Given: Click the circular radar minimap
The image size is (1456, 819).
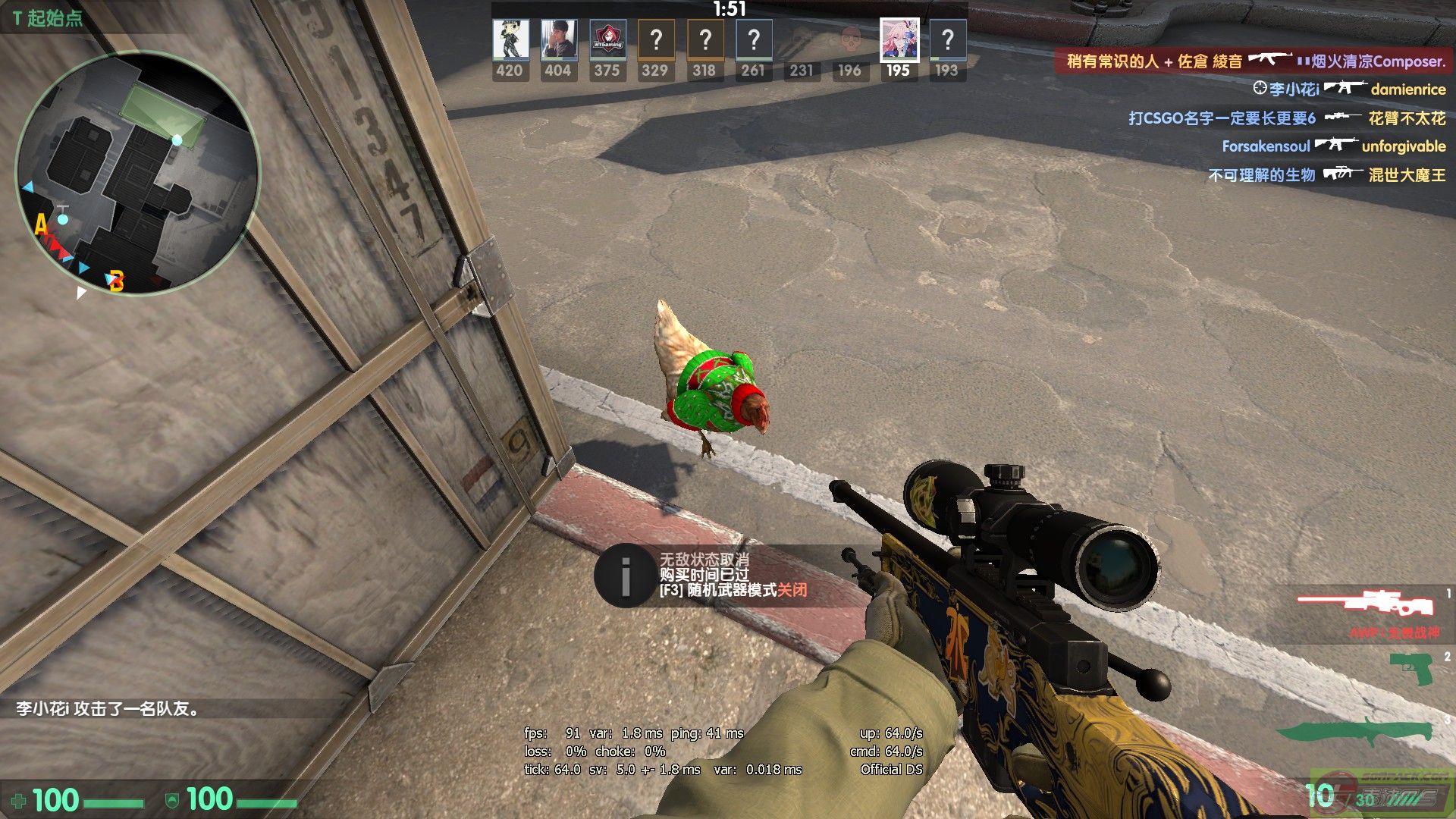Looking at the screenshot, I should click(x=137, y=171).
